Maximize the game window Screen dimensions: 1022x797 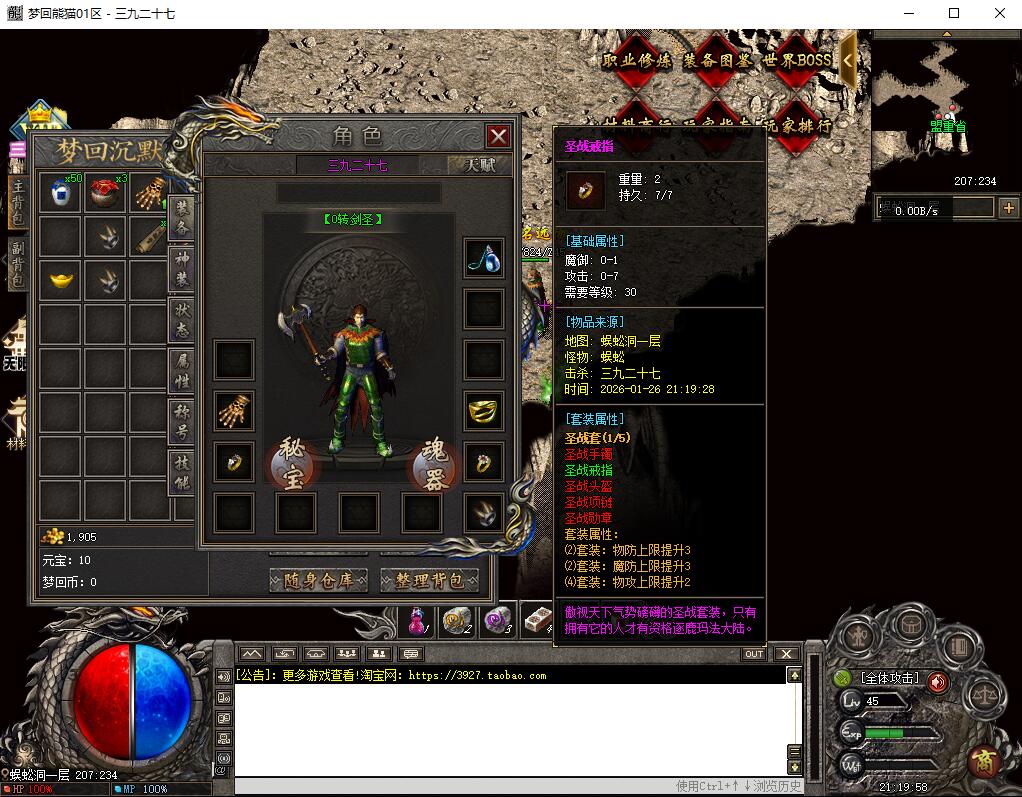click(954, 13)
